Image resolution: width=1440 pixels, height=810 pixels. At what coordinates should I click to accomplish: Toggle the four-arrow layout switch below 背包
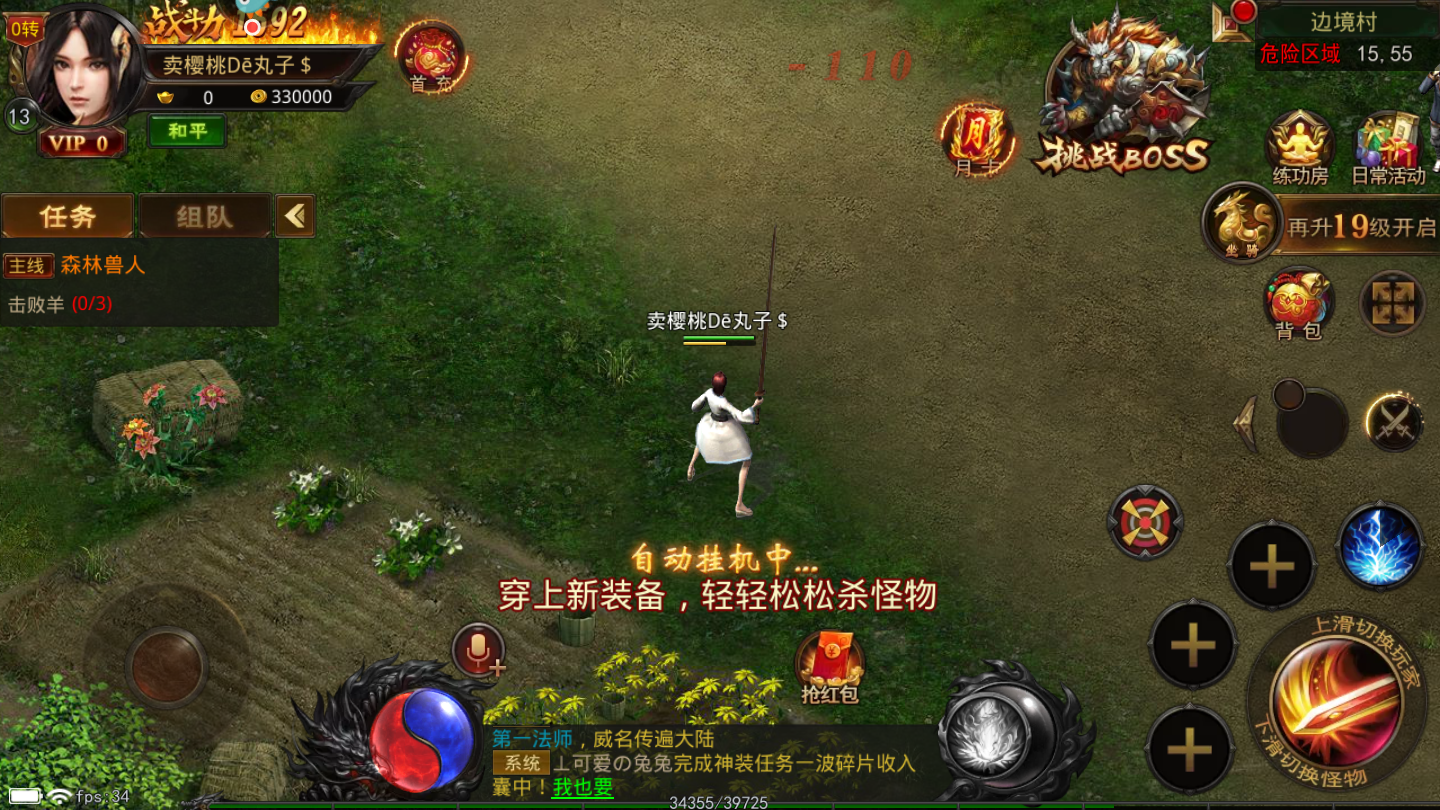(x=1390, y=302)
